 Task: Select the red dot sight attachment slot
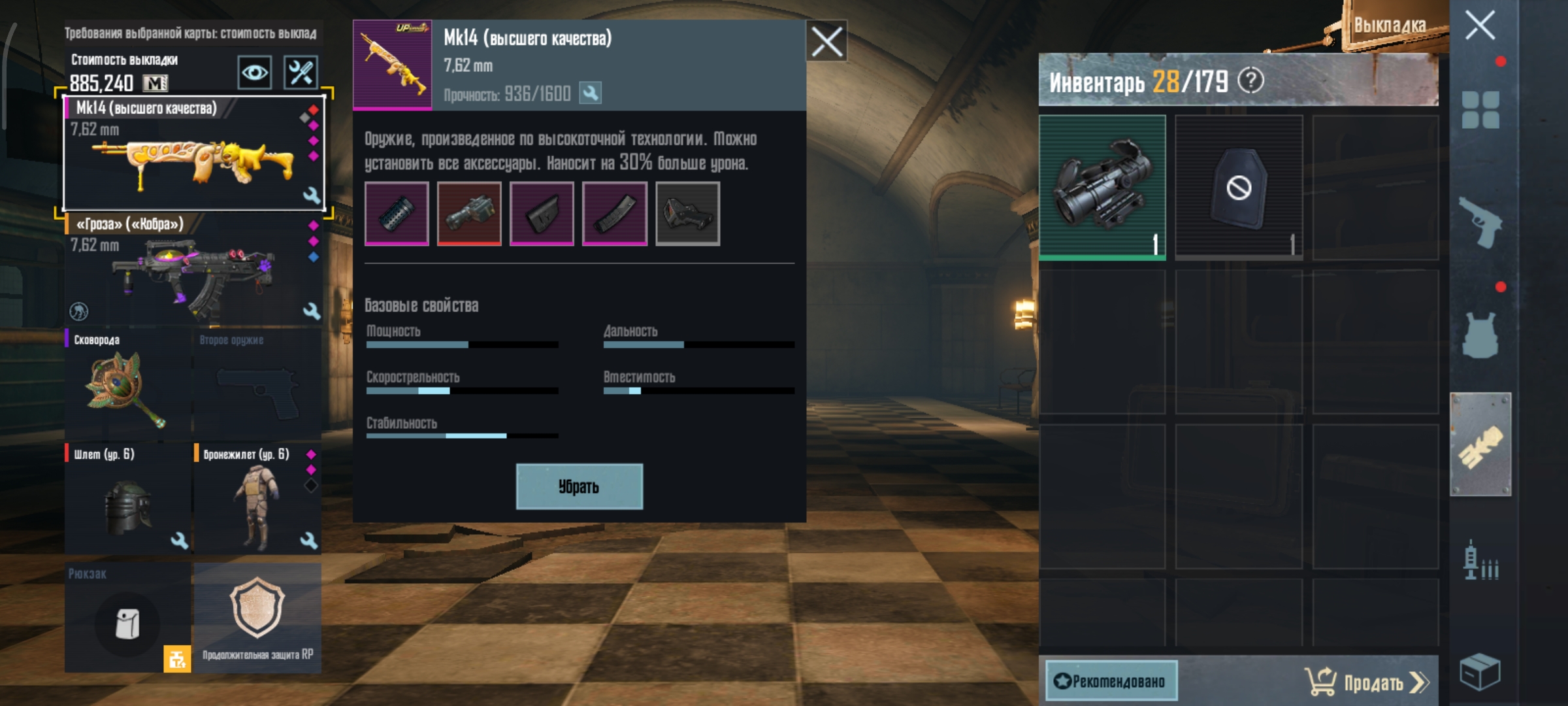(687, 215)
